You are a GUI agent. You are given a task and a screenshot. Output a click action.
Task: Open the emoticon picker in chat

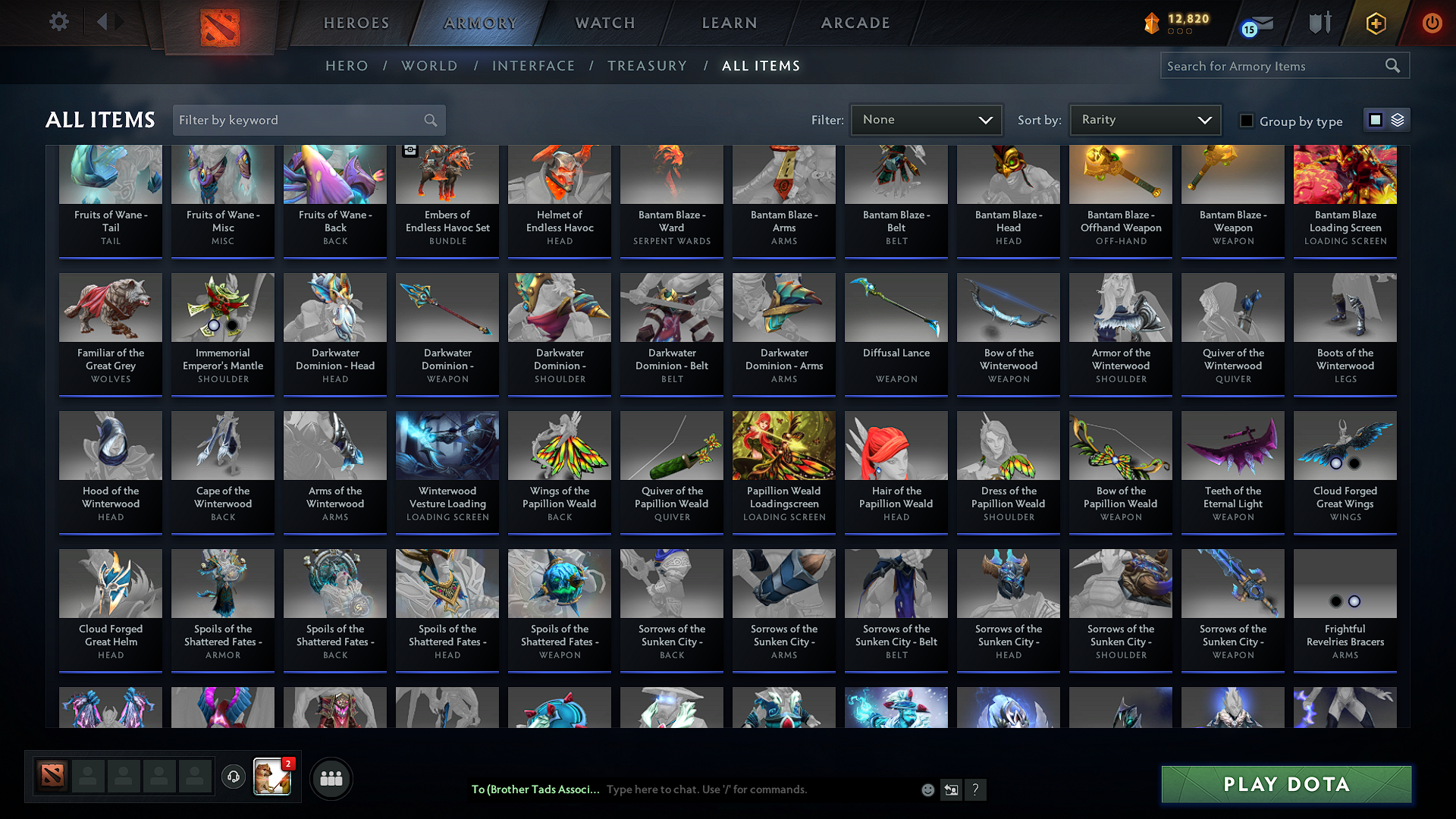click(x=927, y=789)
